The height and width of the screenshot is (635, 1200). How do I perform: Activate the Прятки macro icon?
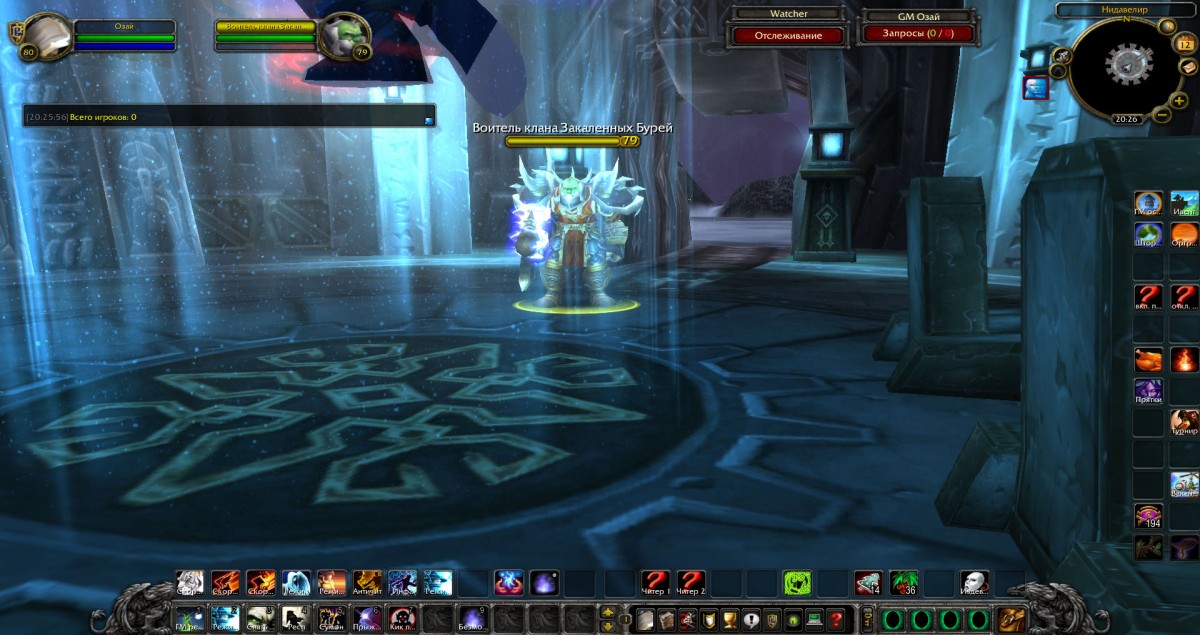tap(1148, 391)
